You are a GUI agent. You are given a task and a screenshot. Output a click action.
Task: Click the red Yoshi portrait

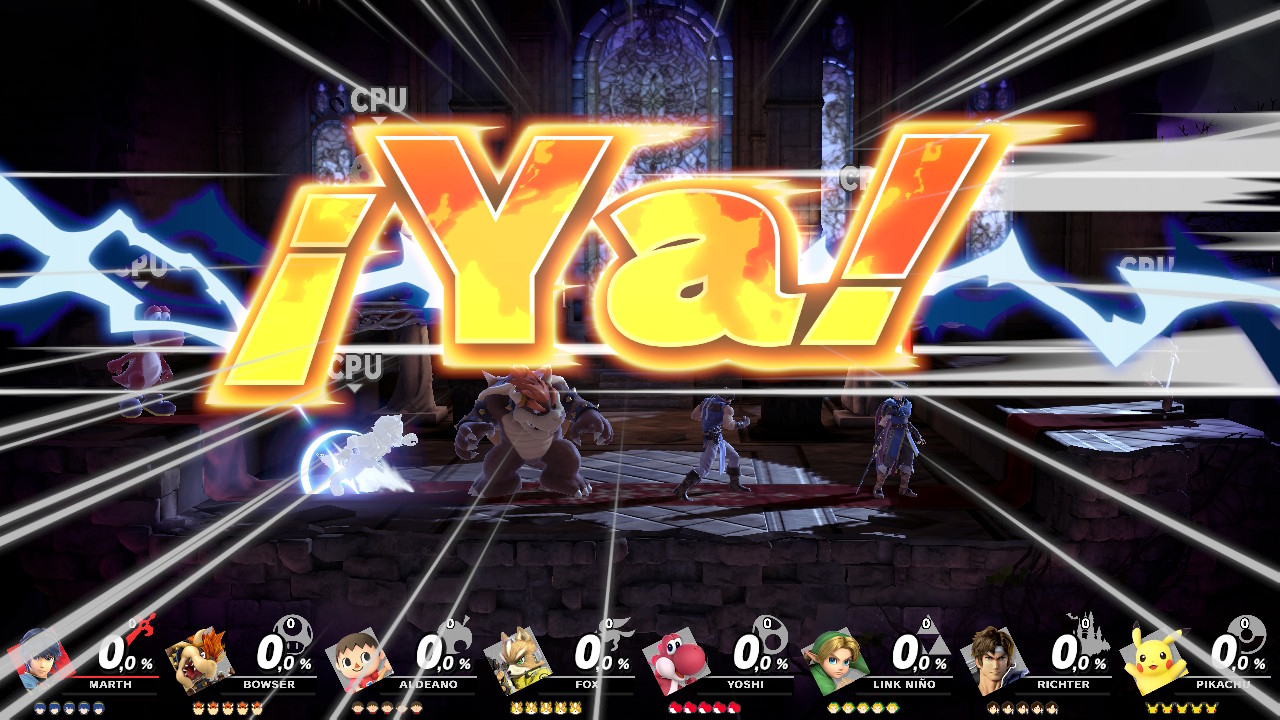676,662
